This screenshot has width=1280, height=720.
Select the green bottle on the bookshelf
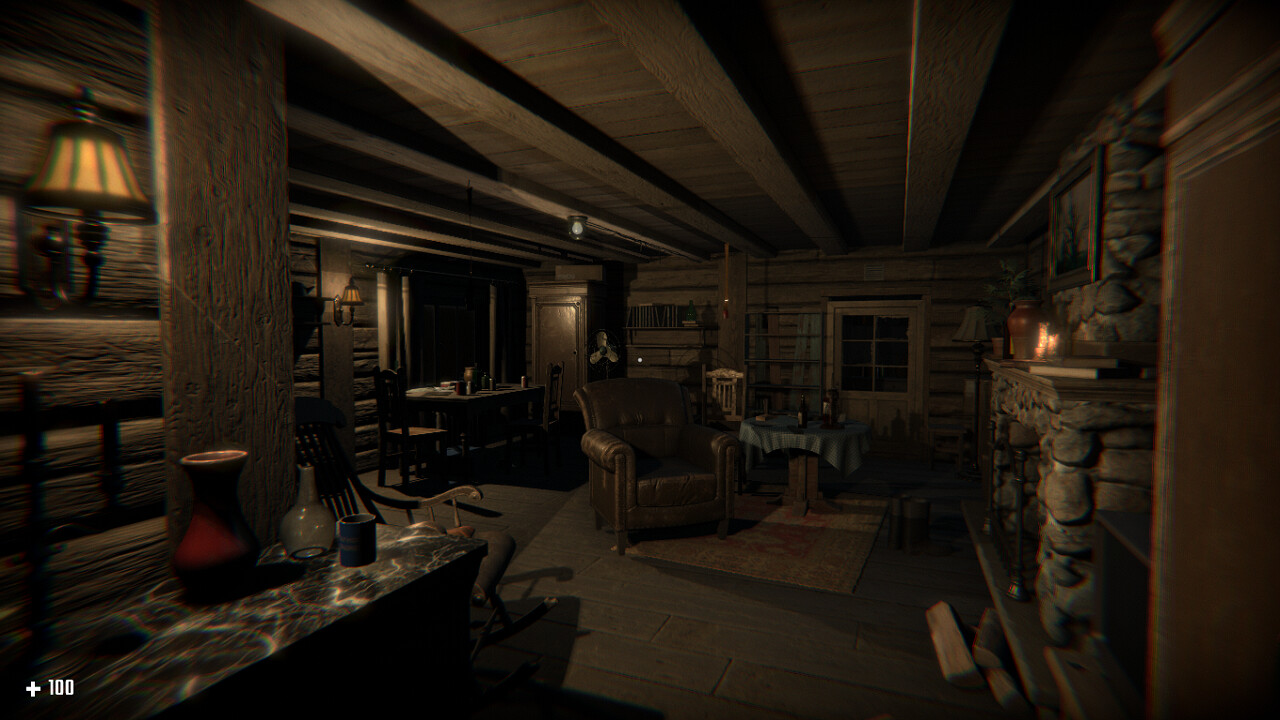tap(690, 310)
